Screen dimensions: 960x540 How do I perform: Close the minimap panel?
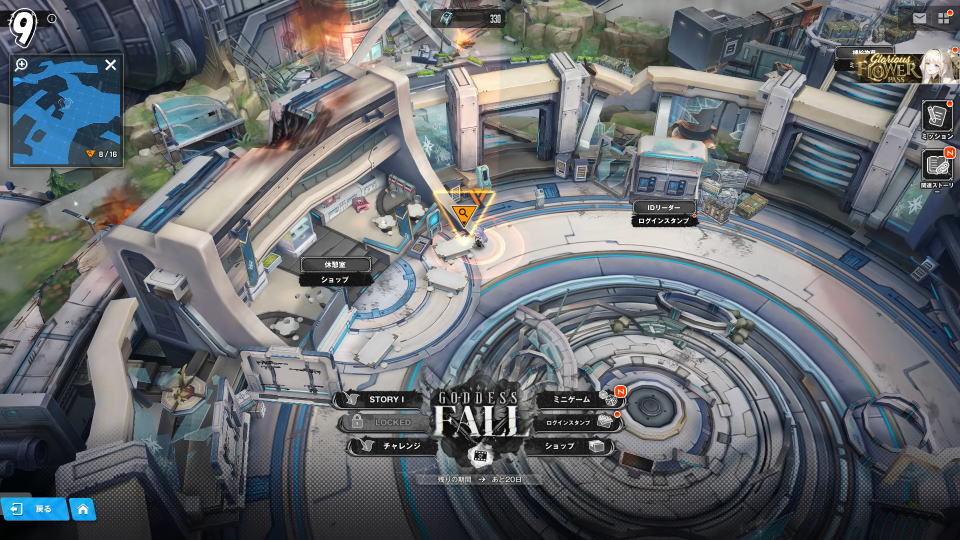pyautogui.click(x=110, y=65)
